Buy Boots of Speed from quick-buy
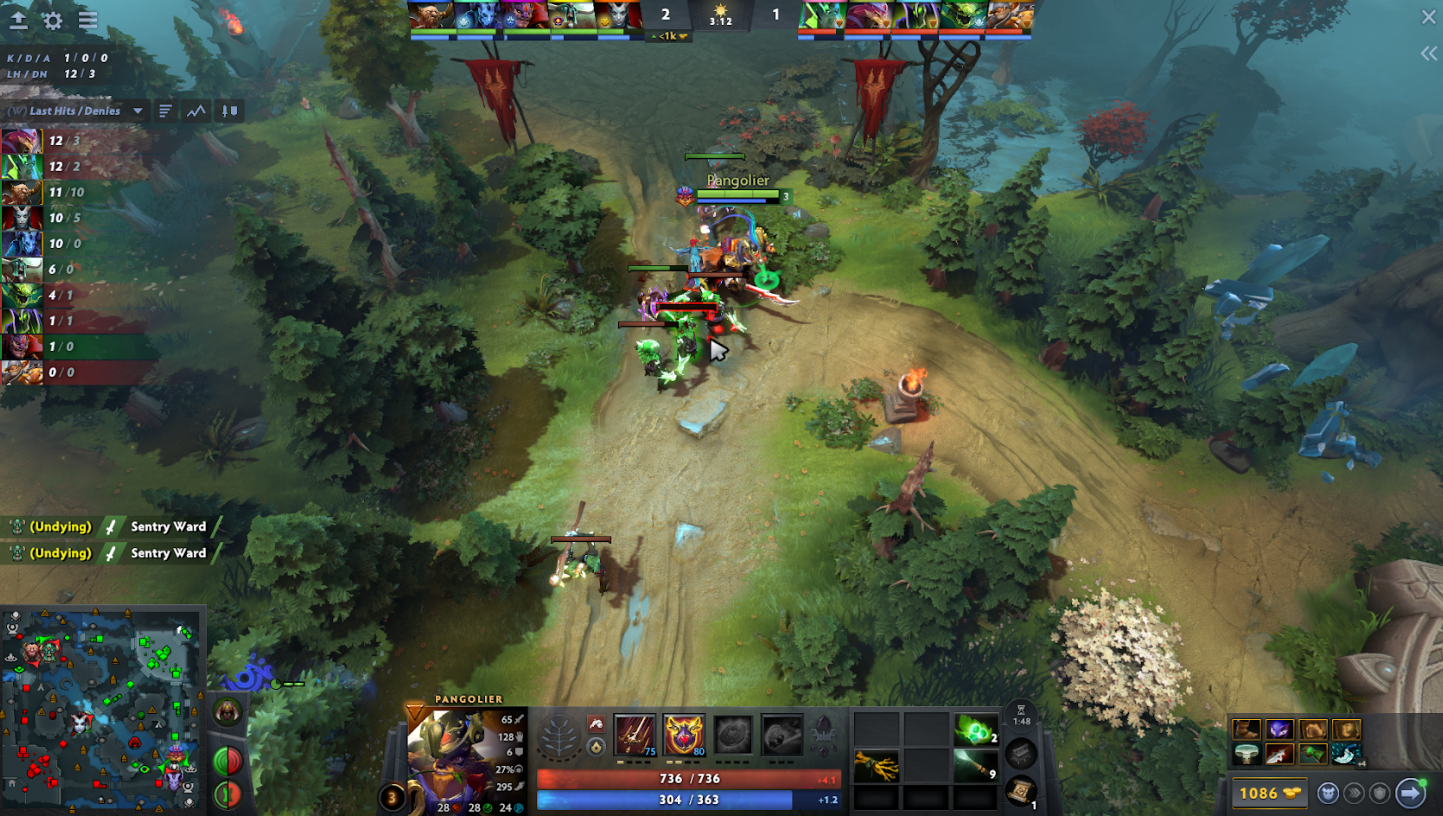 (x=1246, y=730)
